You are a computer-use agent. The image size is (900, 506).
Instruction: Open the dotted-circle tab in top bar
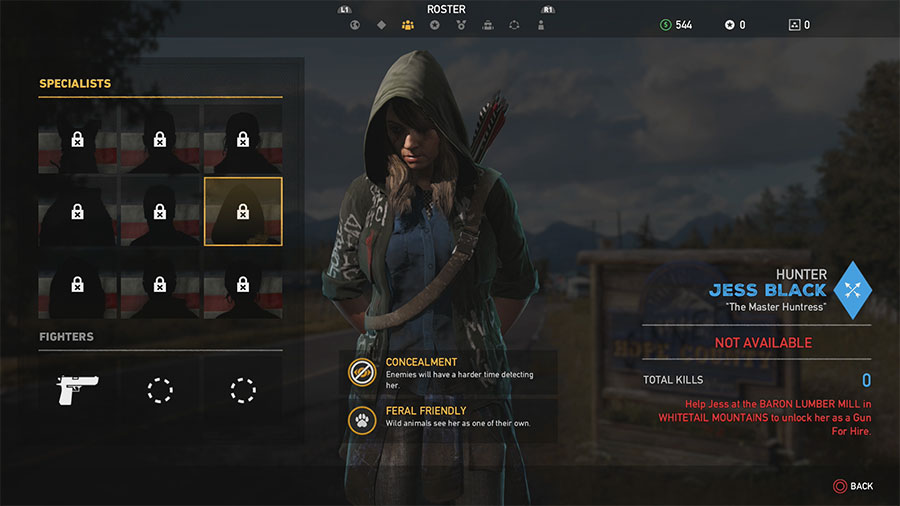[x=514, y=25]
